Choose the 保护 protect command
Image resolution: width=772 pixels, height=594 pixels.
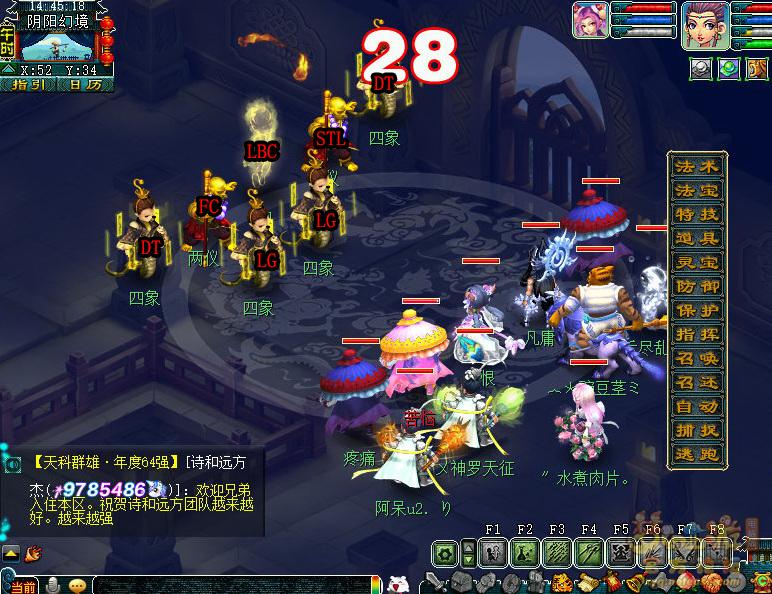coord(697,310)
